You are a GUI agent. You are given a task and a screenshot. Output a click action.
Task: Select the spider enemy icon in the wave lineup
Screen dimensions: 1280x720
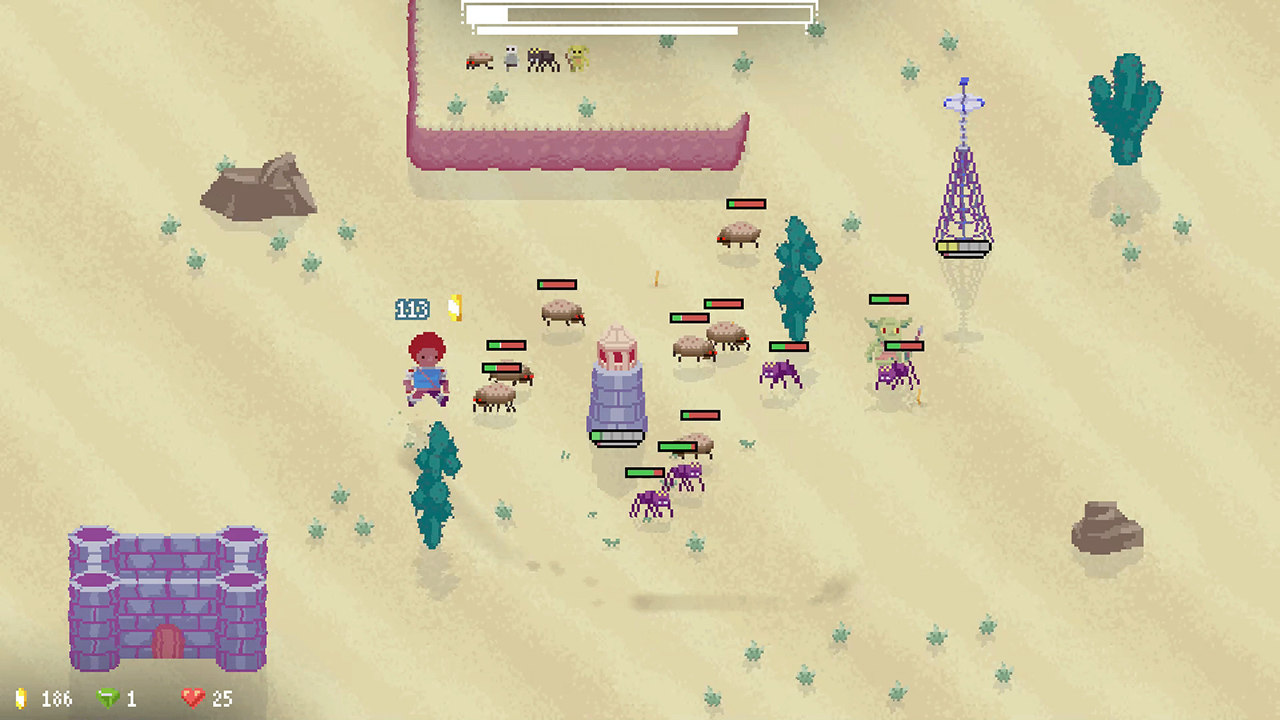point(542,59)
